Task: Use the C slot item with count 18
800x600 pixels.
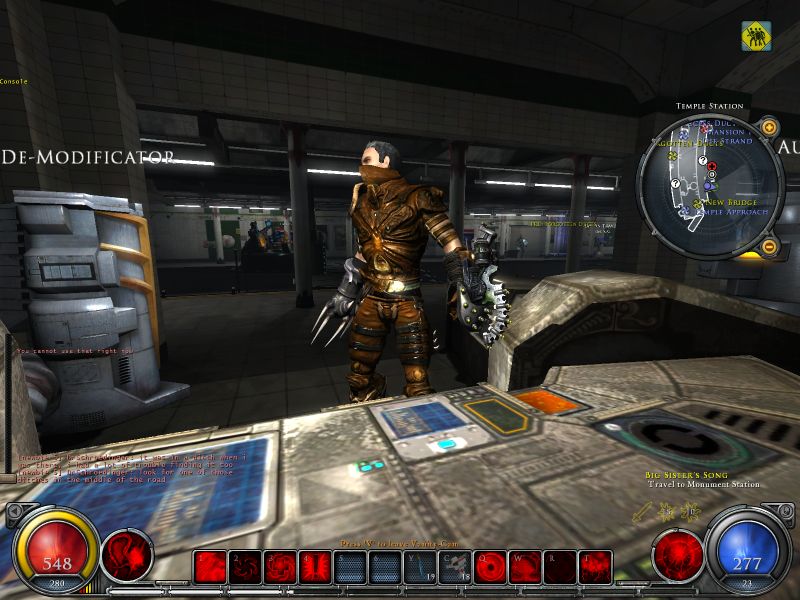Action: 454,567
